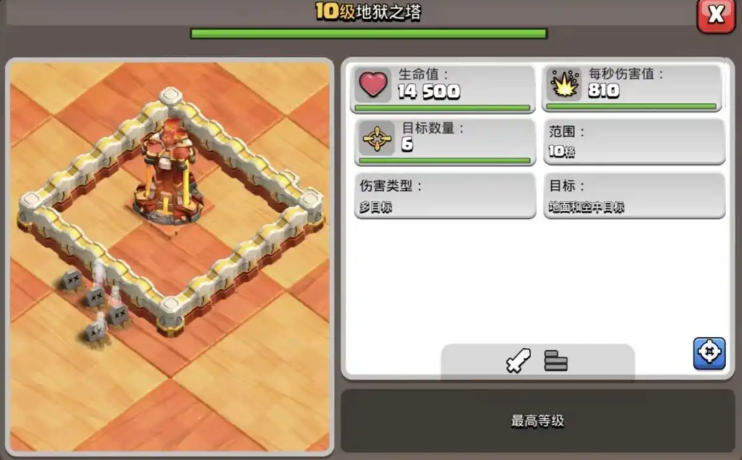Click the blue crosshair target button
The height and width of the screenshot is (460, 742).
pyautogui.click(x=709, y=353)
